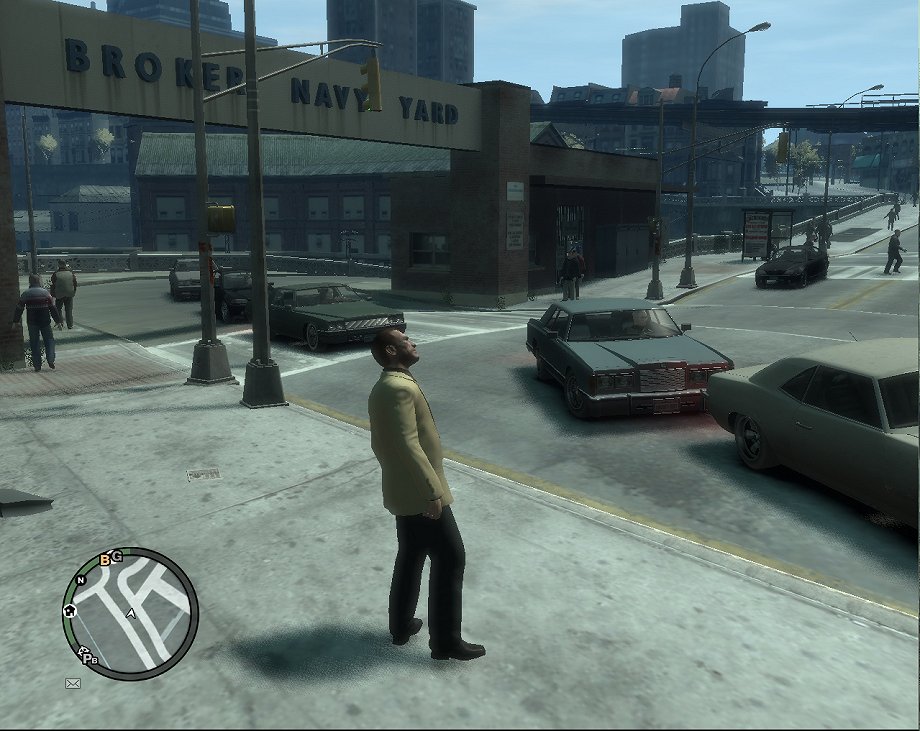The width and height of the screenshot is (920, 731).
Task: Click the circular radar minimap
Action: (130, 613)
